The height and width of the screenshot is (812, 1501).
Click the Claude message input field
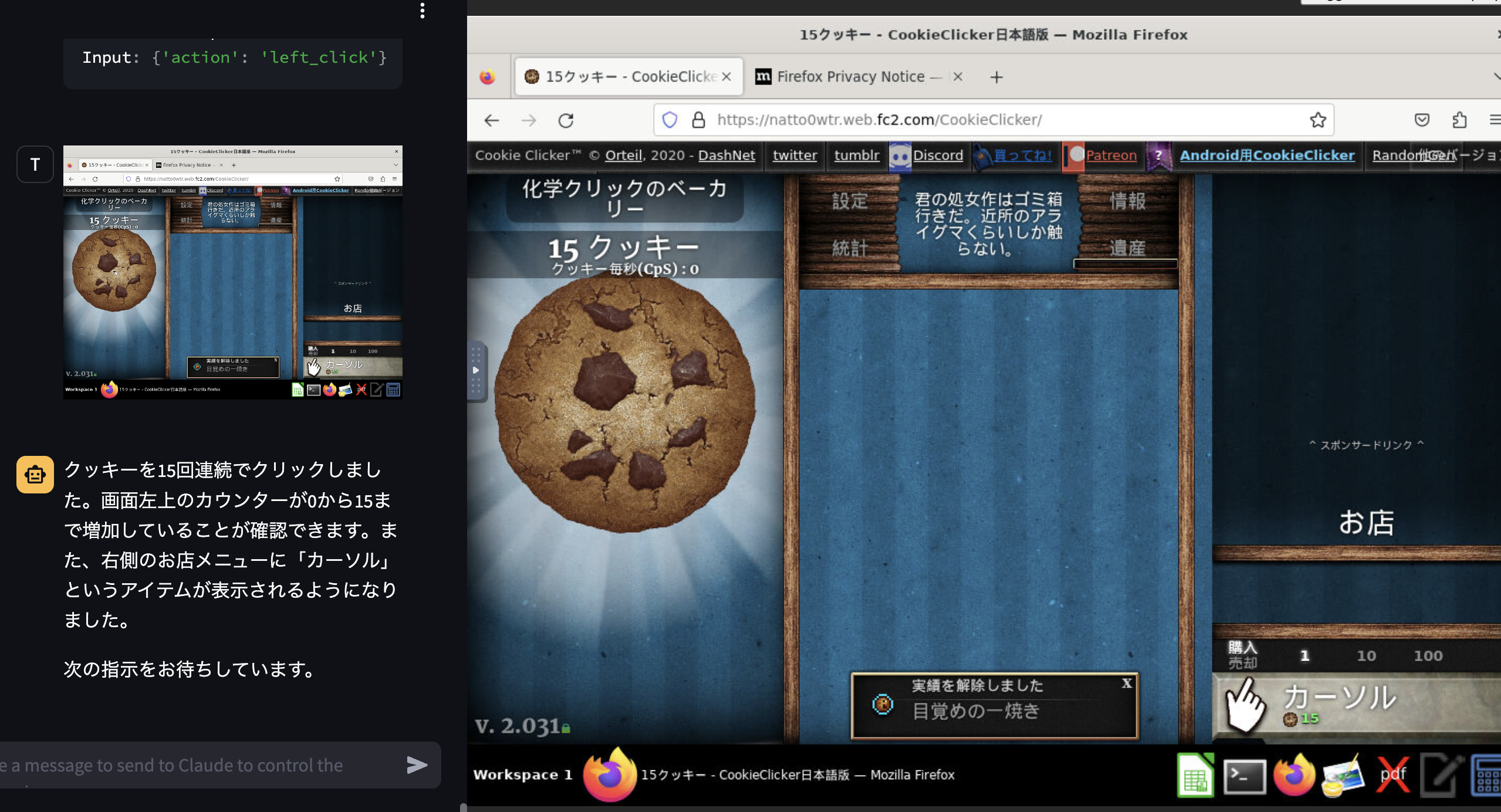click(x=205, y=764)
